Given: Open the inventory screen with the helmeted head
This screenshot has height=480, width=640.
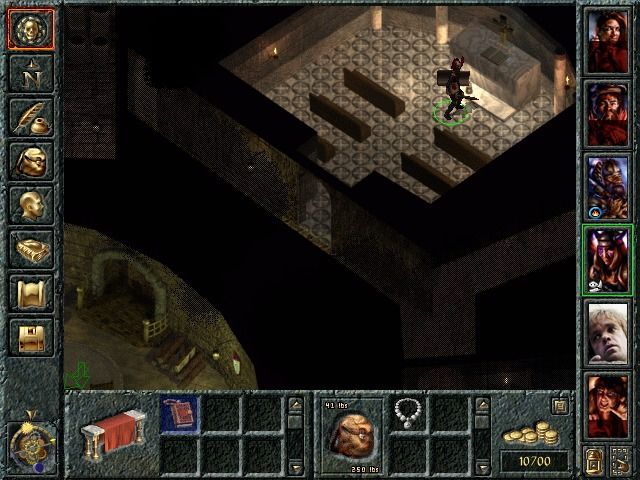Looking at the screenshot, I should (x=31, y=161).
